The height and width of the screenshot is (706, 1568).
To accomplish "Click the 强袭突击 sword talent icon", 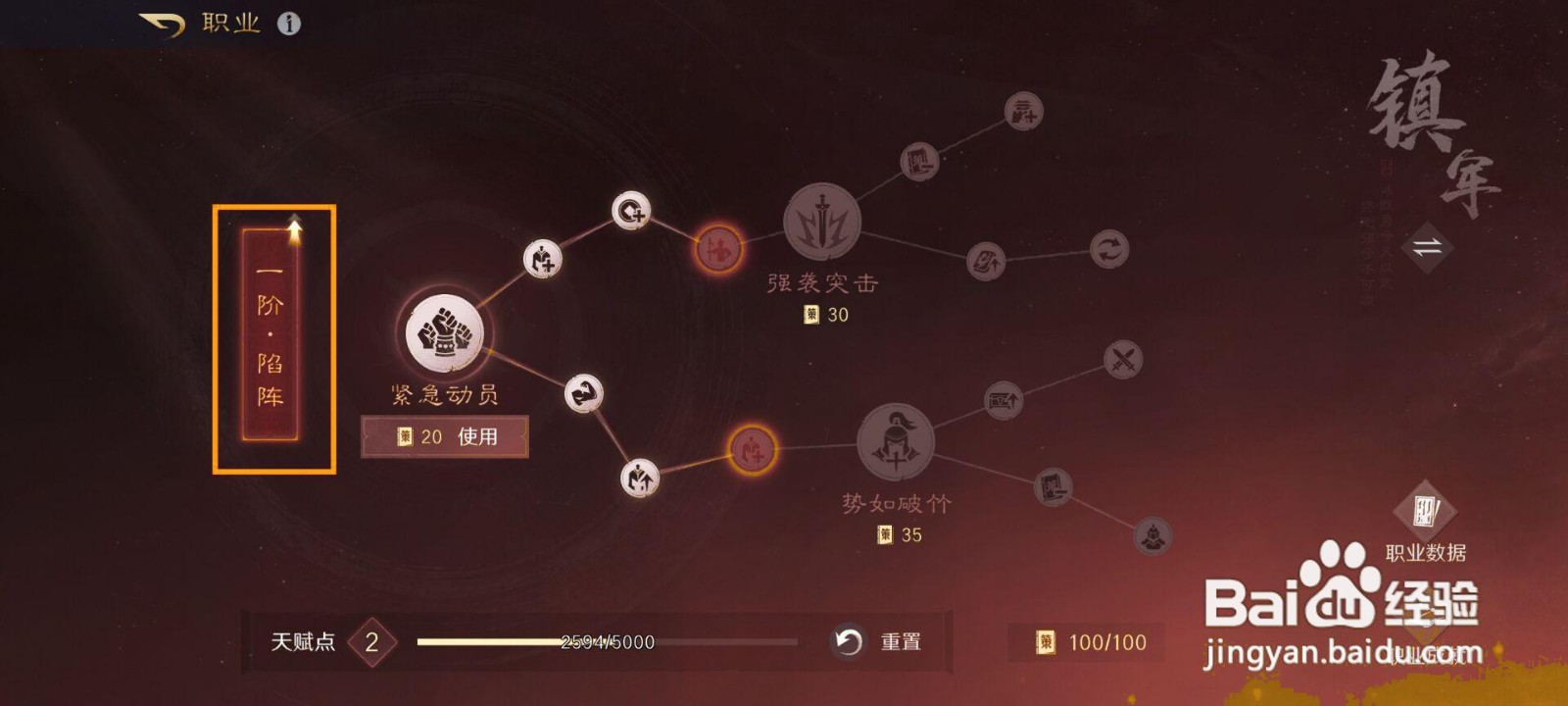I will coord(822,224).
